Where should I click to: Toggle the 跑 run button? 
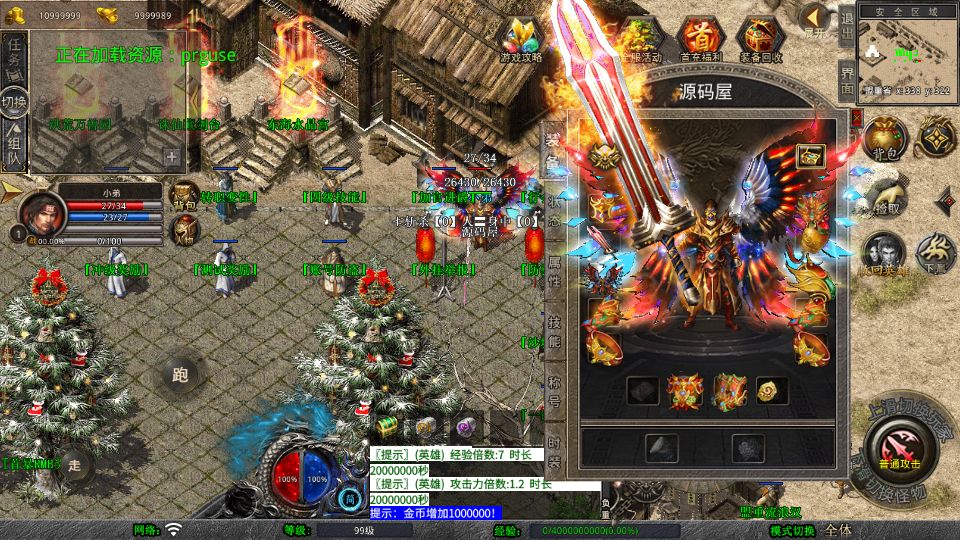click(180, 376)
